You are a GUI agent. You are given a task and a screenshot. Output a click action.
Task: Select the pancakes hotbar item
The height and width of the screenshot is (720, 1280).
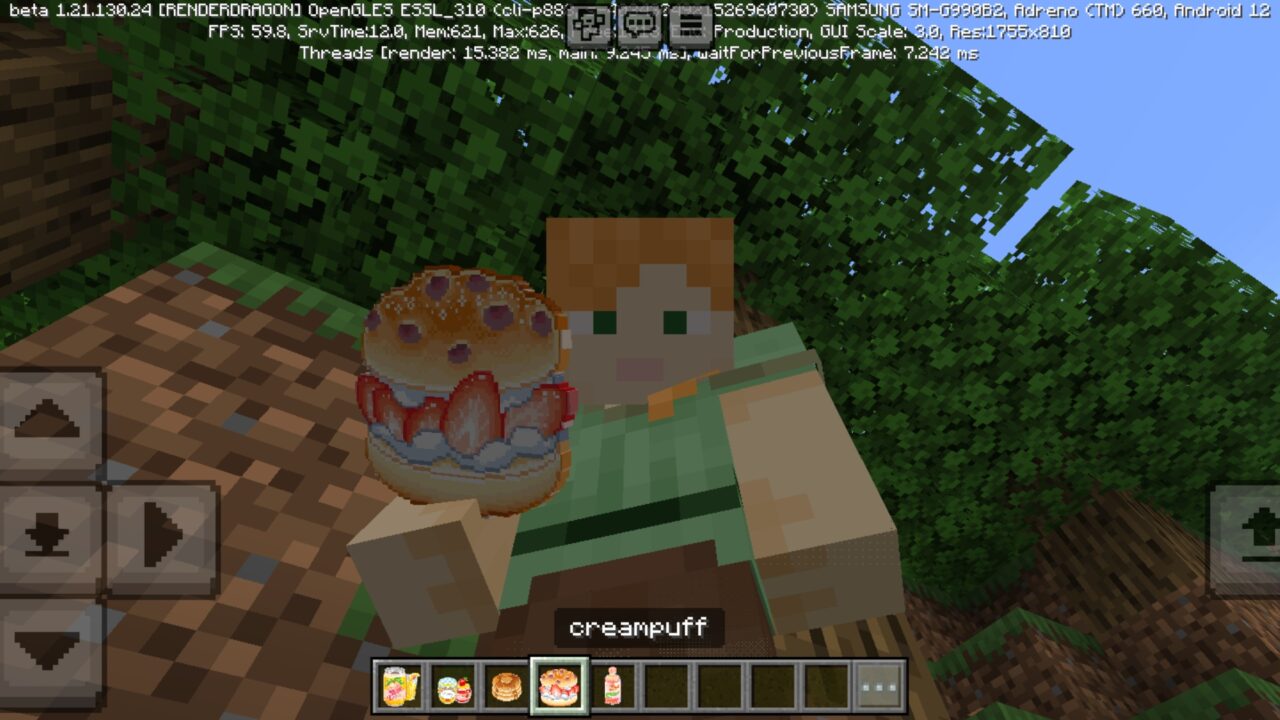click(x=506, y=687)
